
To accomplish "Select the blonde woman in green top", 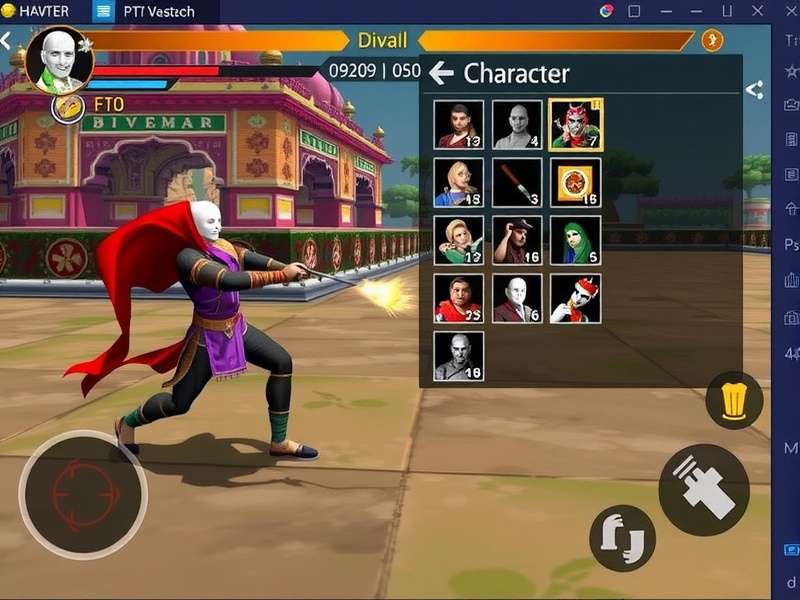I will pos(458,241).
